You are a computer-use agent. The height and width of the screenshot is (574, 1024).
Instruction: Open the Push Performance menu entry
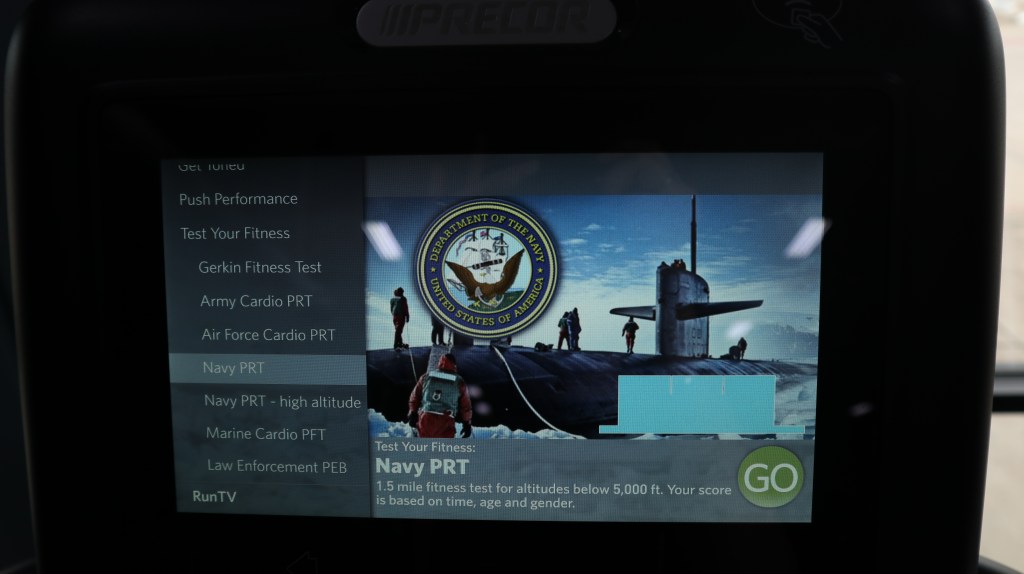(x=238, y=199)
